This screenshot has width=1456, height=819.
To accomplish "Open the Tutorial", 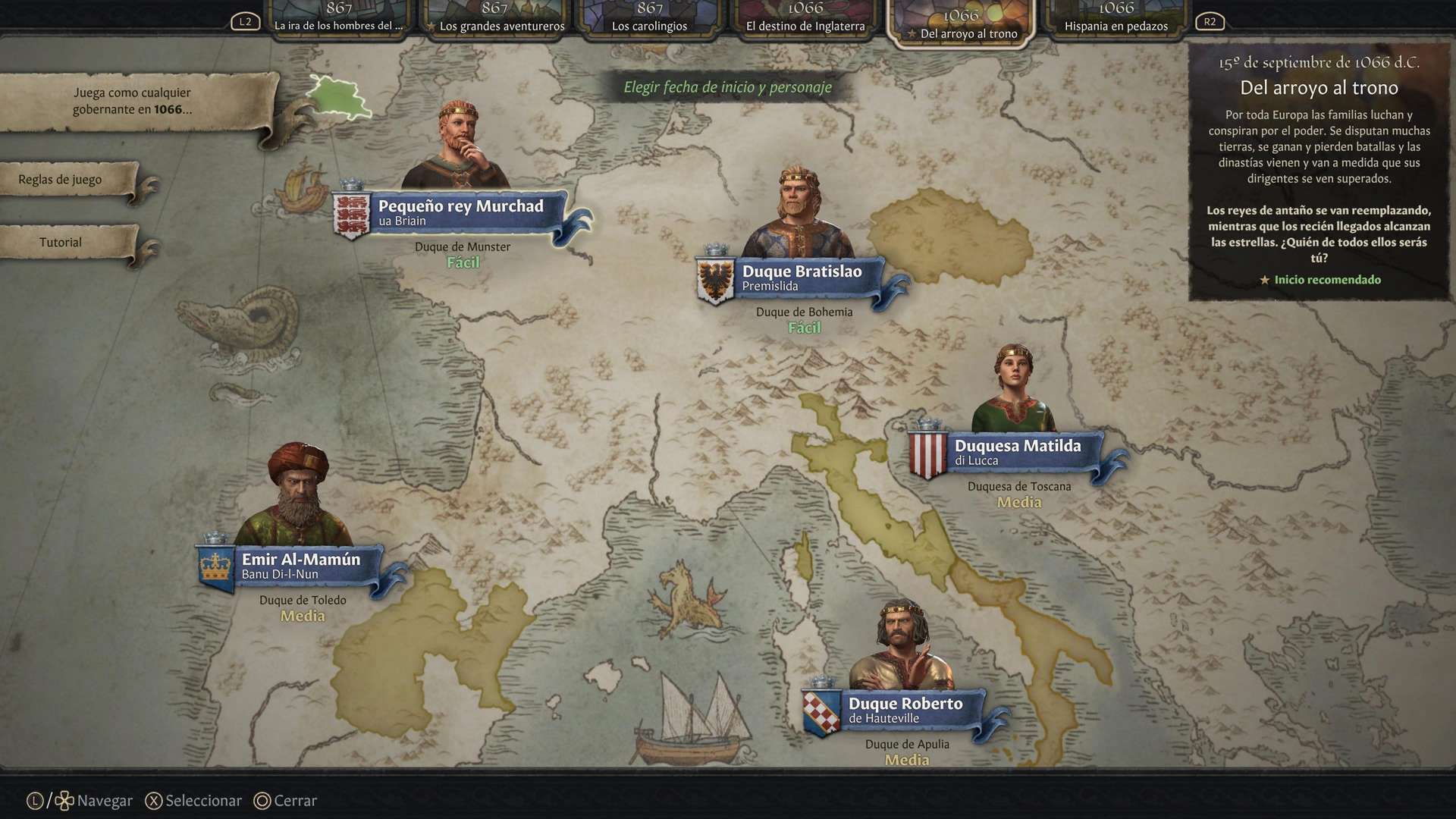I will tap(59, 242).
